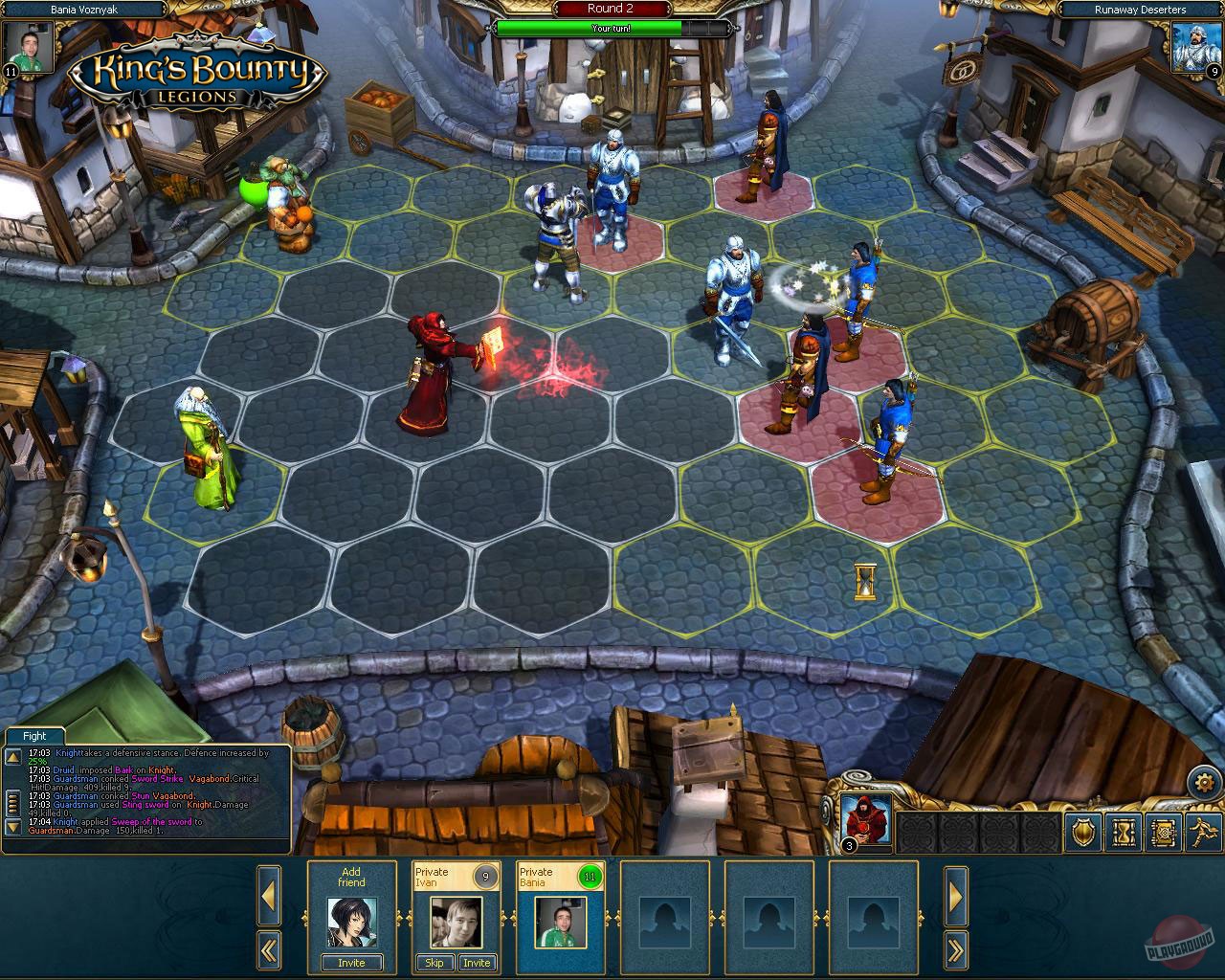Open the Spell Book icon
Screen dimensions: 1225x980
click(1164, 835)
